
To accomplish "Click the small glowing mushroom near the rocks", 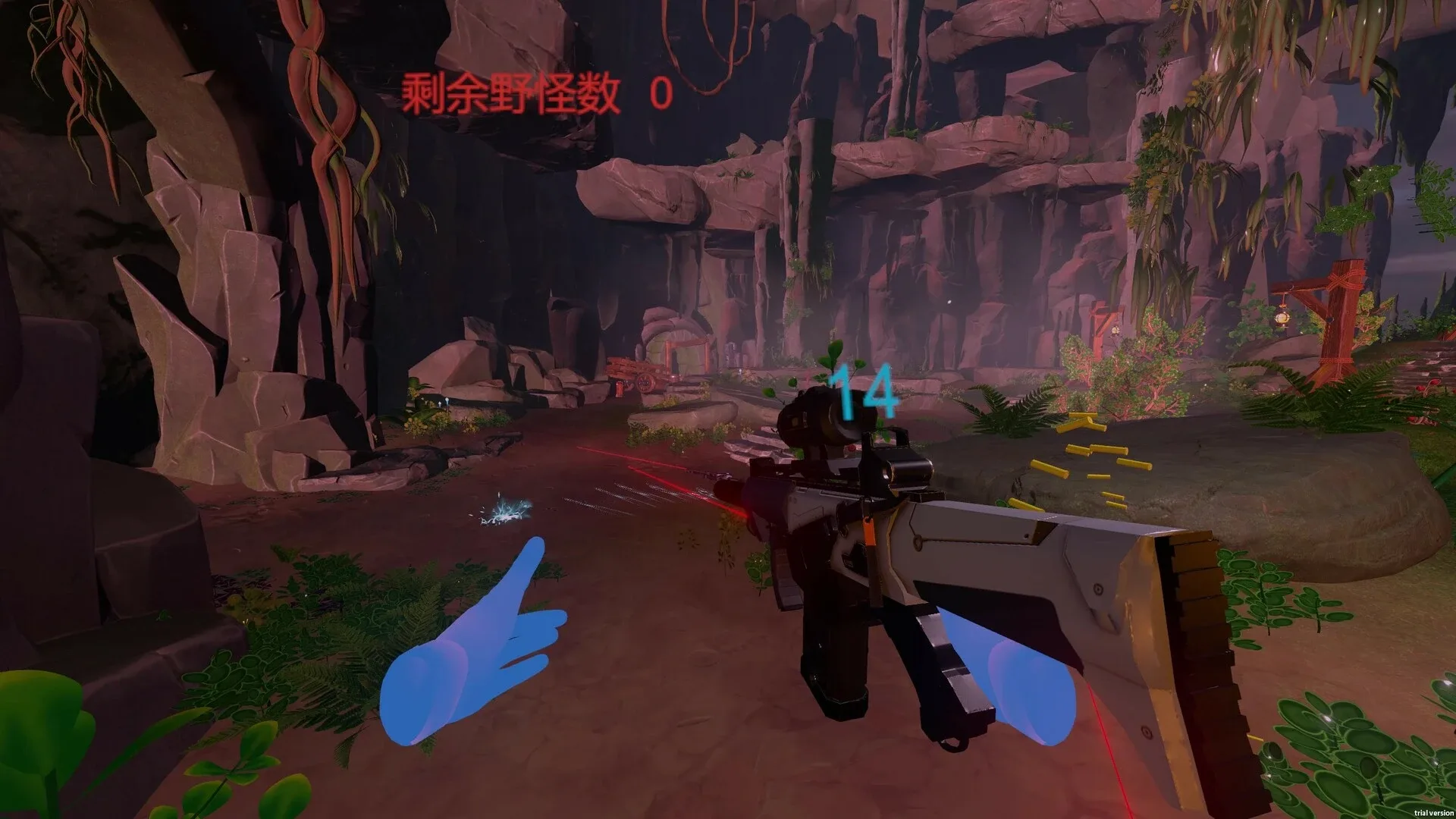I will tap(447, 400).
